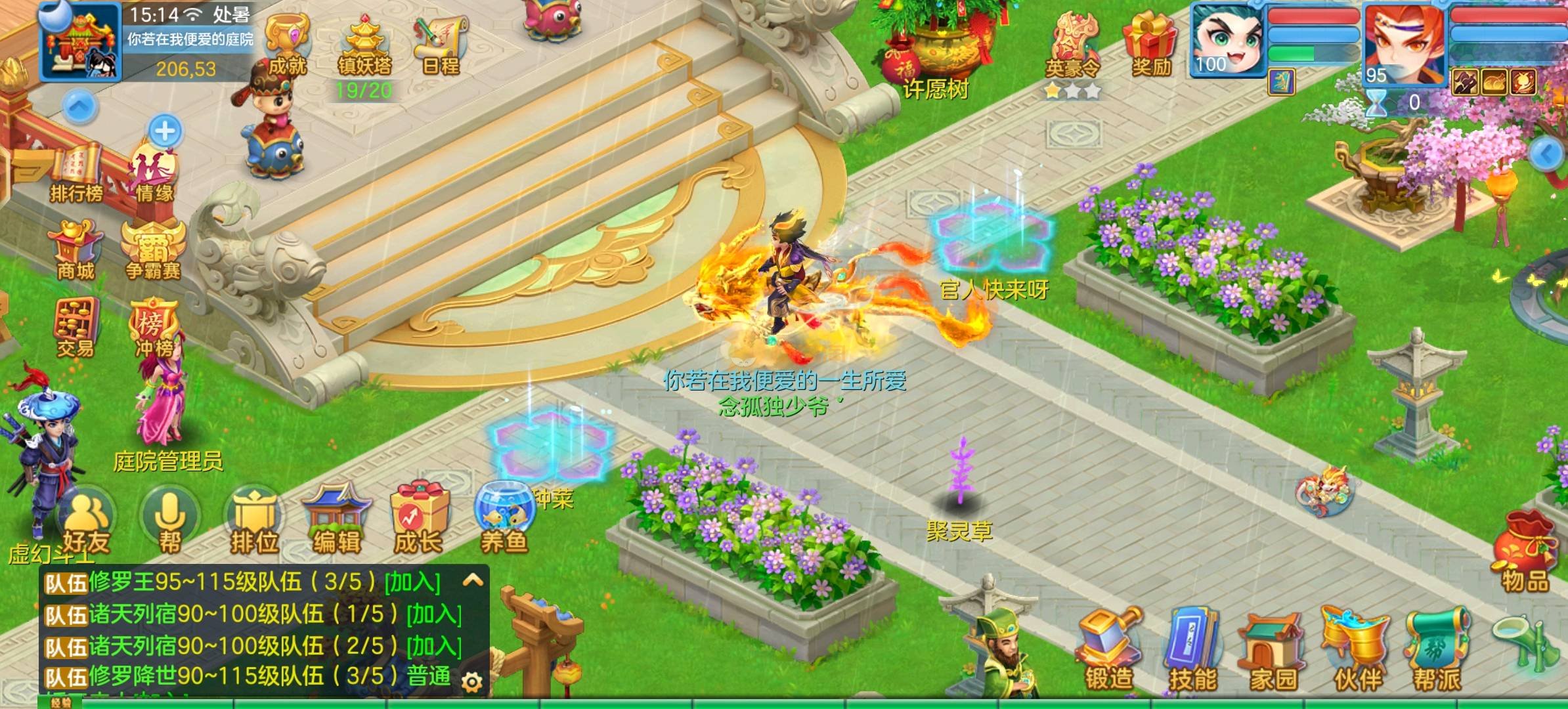Claim rewards from the 奖励 gift box

pos(1150,45)
